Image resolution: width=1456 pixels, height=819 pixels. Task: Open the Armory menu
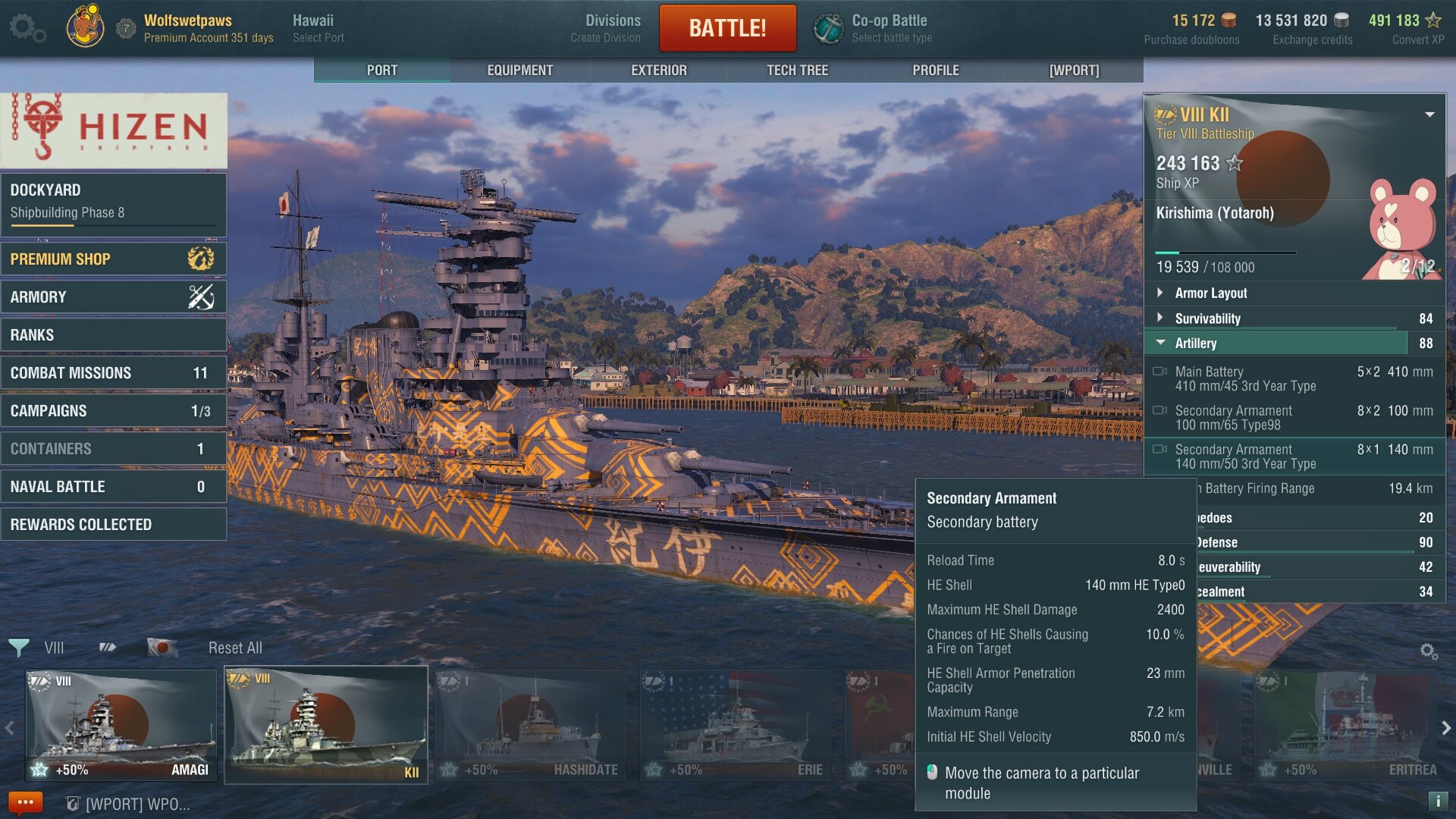click(x=114, y=297)
